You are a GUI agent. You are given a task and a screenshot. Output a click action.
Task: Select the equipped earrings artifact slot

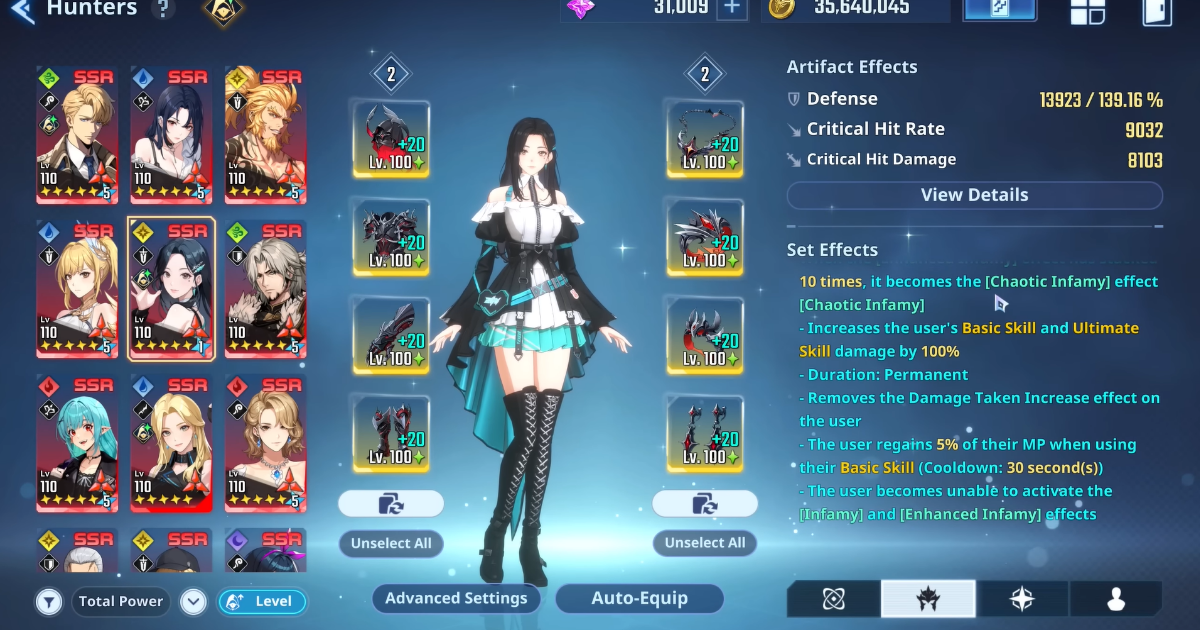coord(705,434)
